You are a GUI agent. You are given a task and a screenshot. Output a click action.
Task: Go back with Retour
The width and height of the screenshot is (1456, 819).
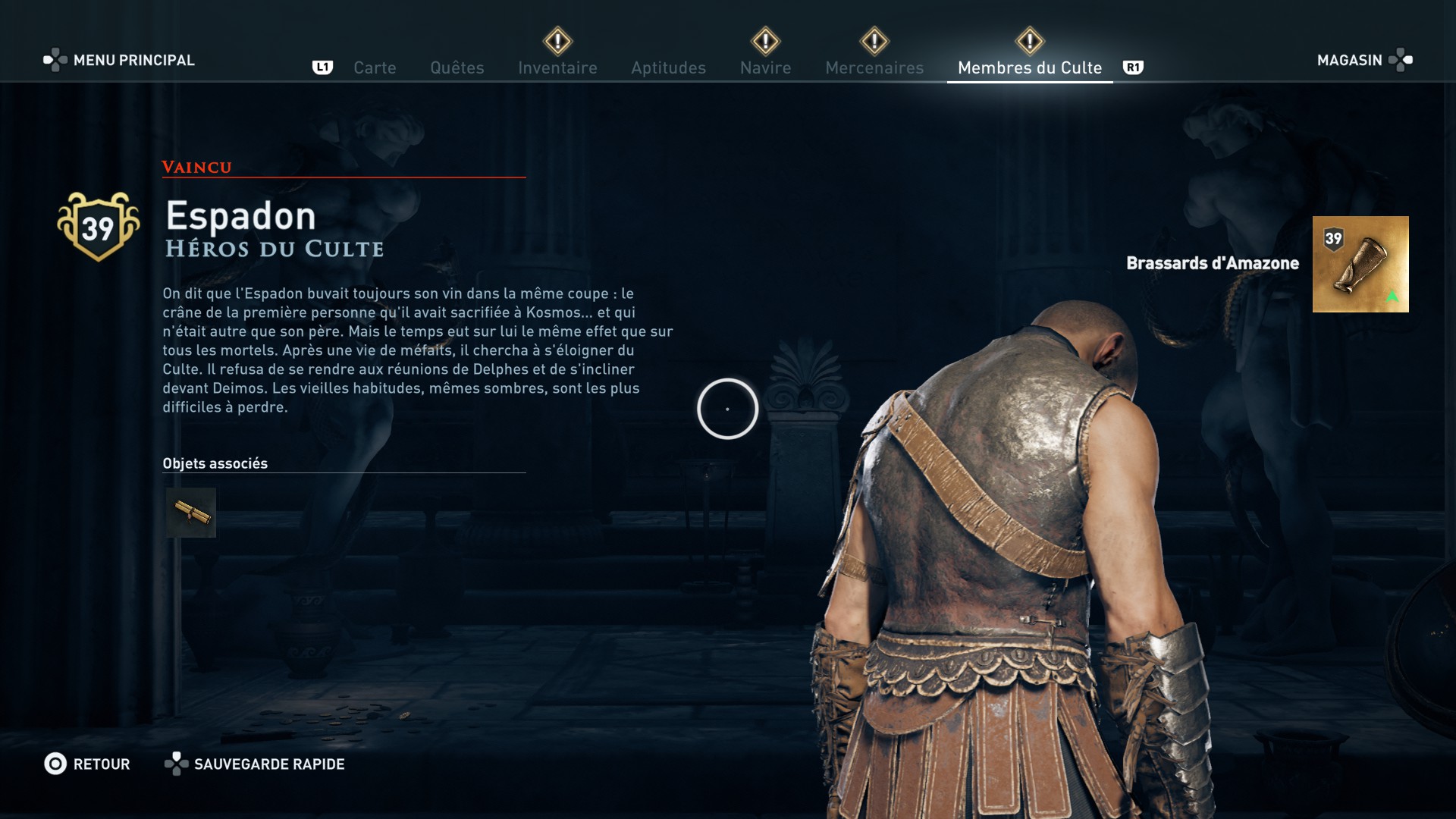click(87, 764)
